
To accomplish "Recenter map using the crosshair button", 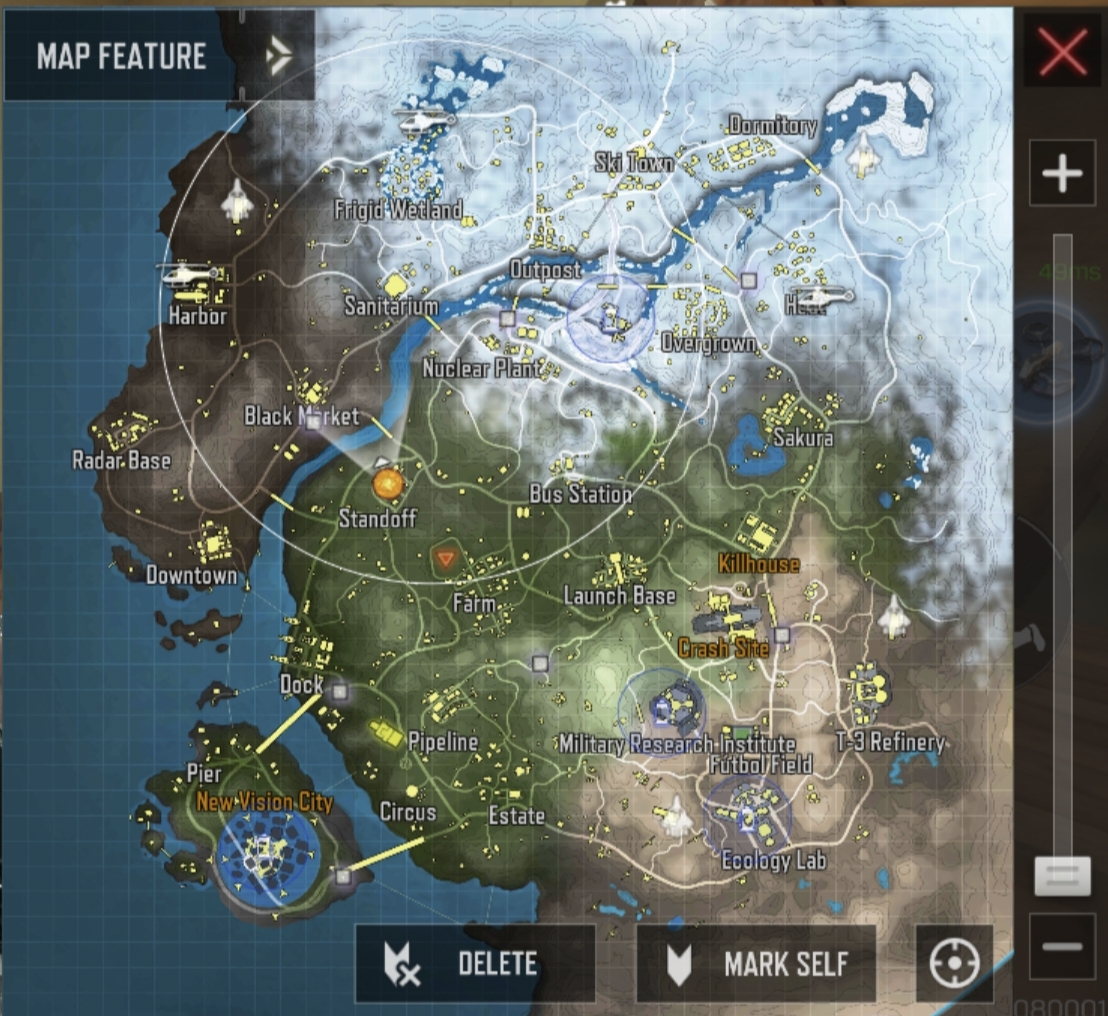I will [953, 964].
